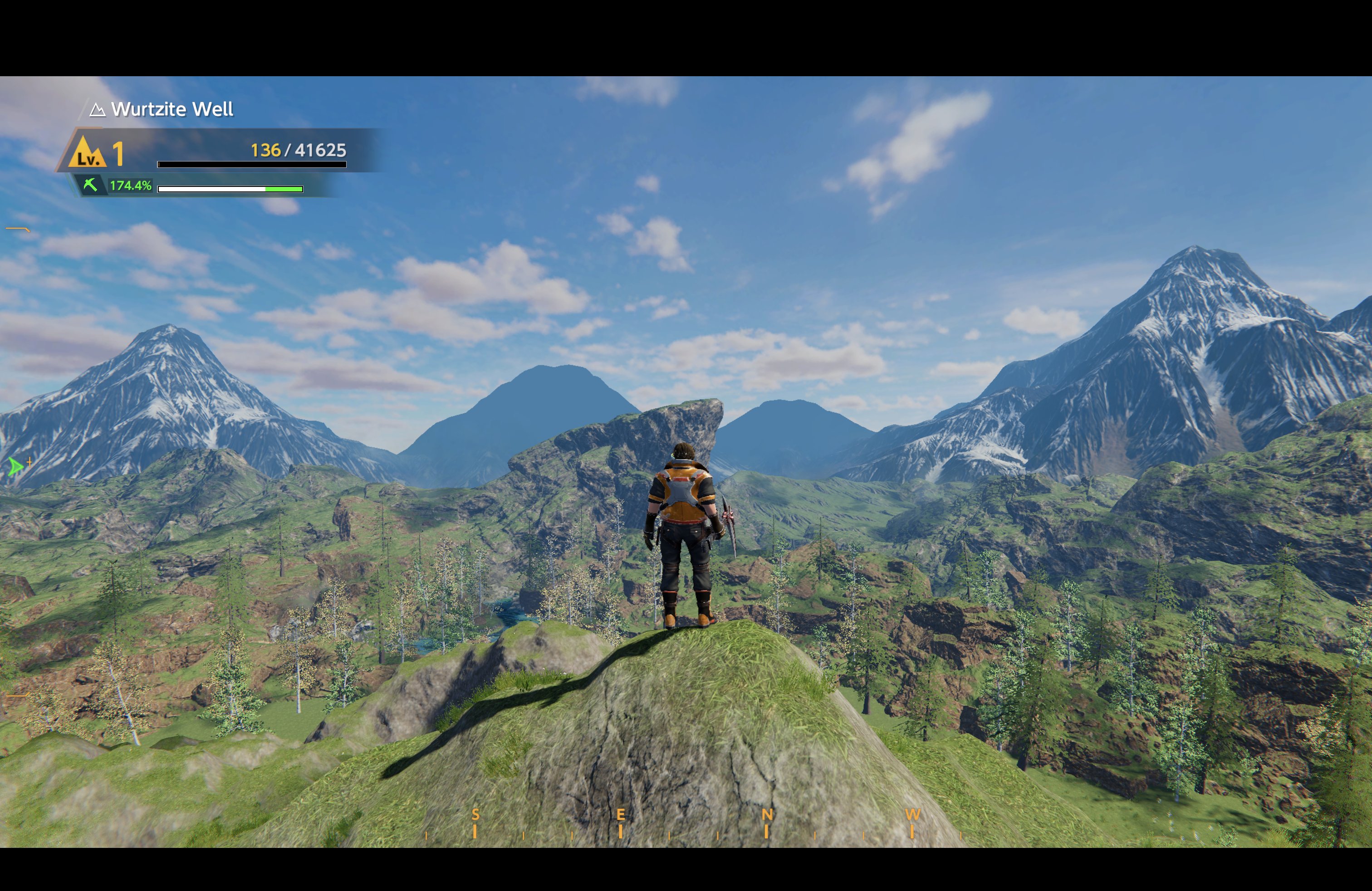The width and height of the screenshot is (1372, 891).
Task: Select the gold Lv. mountain badge
Action: 87,152
